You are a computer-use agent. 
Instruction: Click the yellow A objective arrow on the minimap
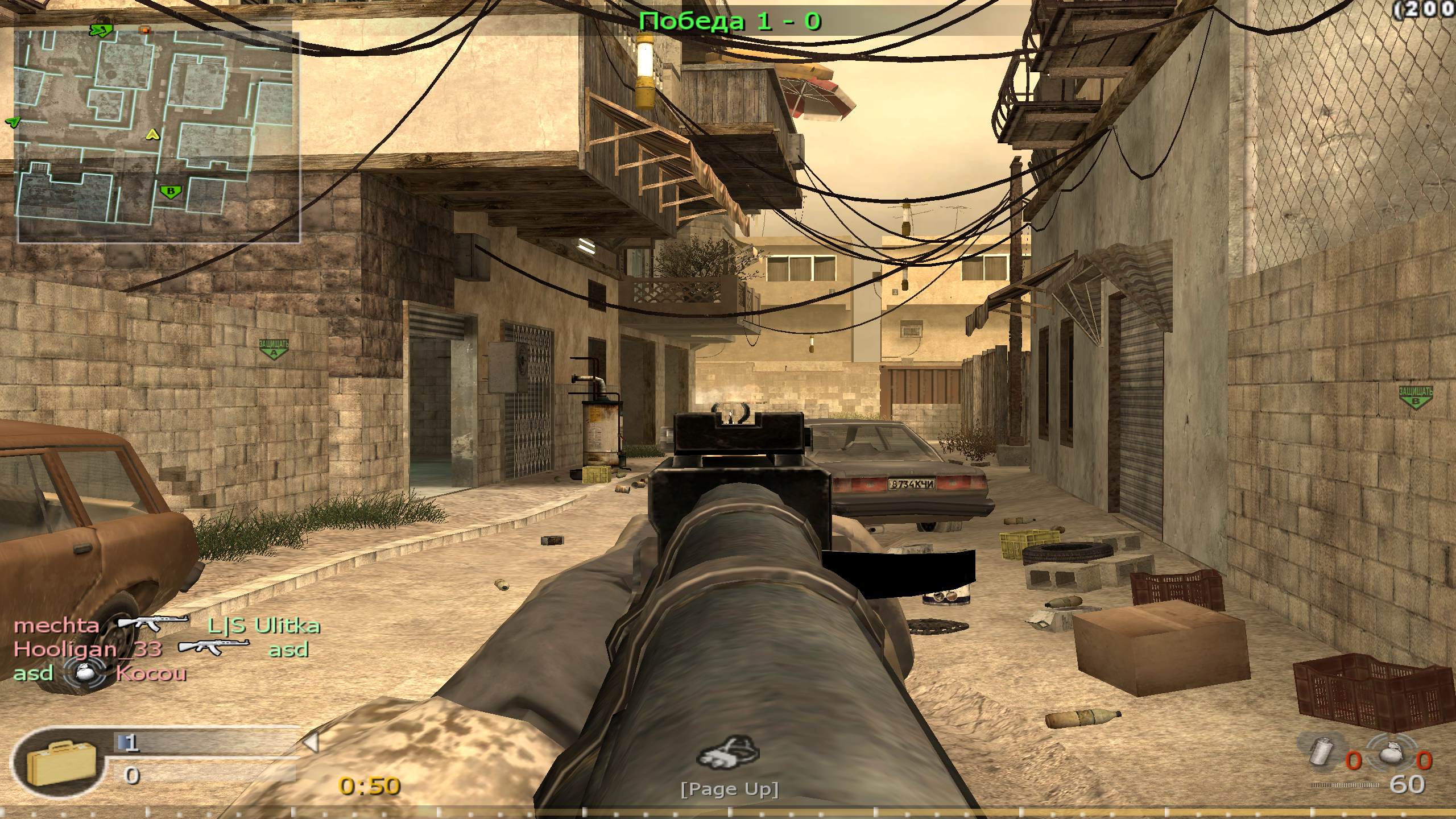(151, 136)
